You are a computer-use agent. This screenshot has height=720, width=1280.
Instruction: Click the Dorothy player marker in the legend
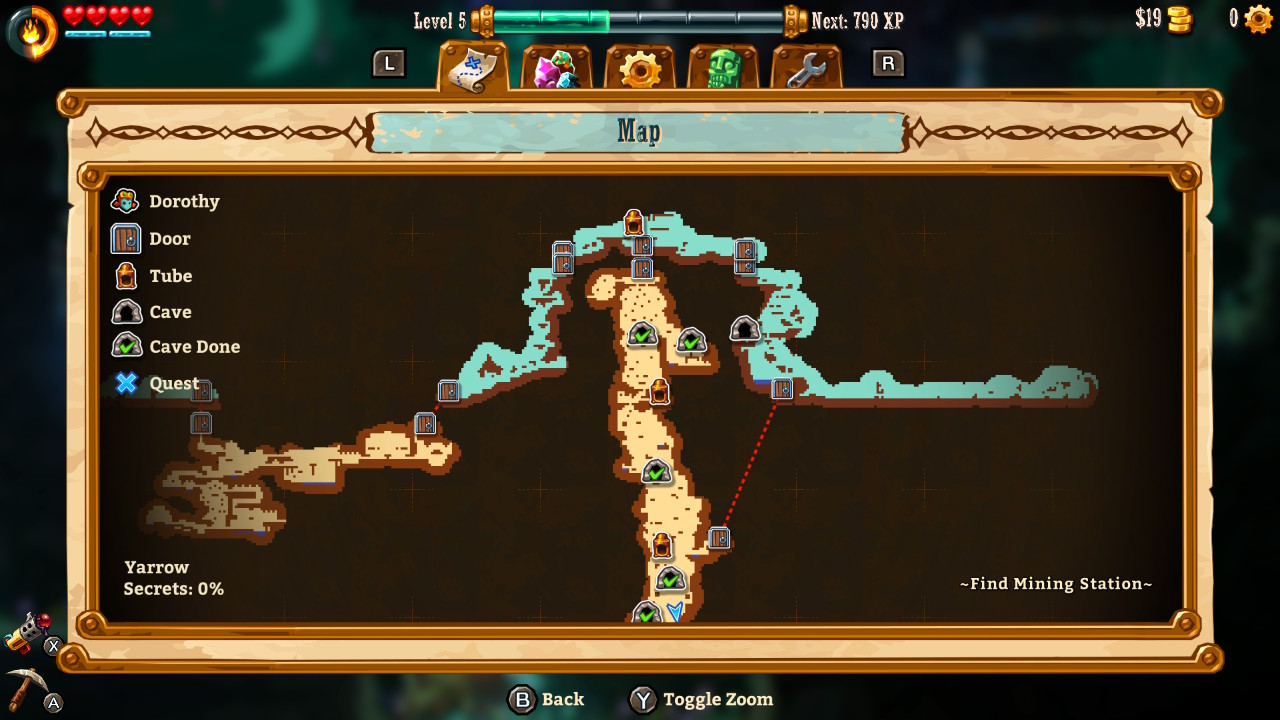tap(123, 201)
